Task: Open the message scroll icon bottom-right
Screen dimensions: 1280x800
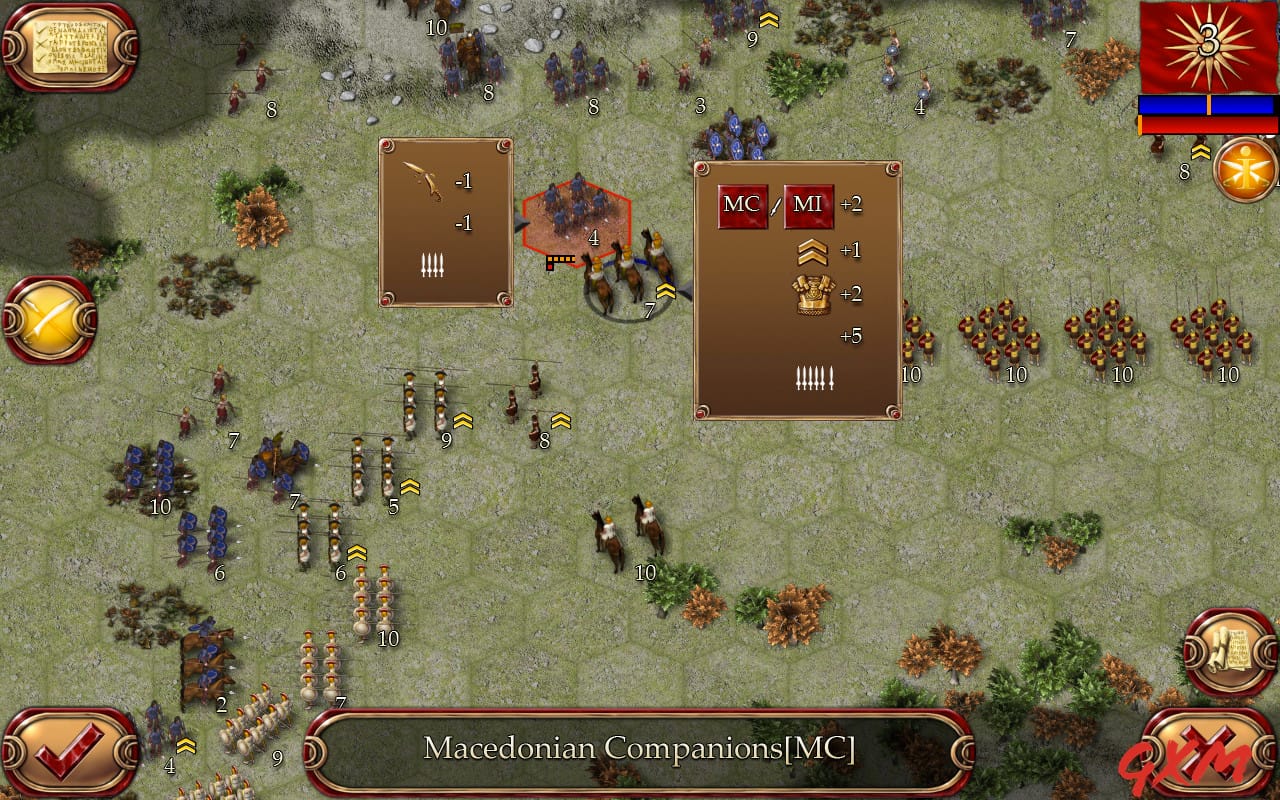Action: tap(1230, 650)
